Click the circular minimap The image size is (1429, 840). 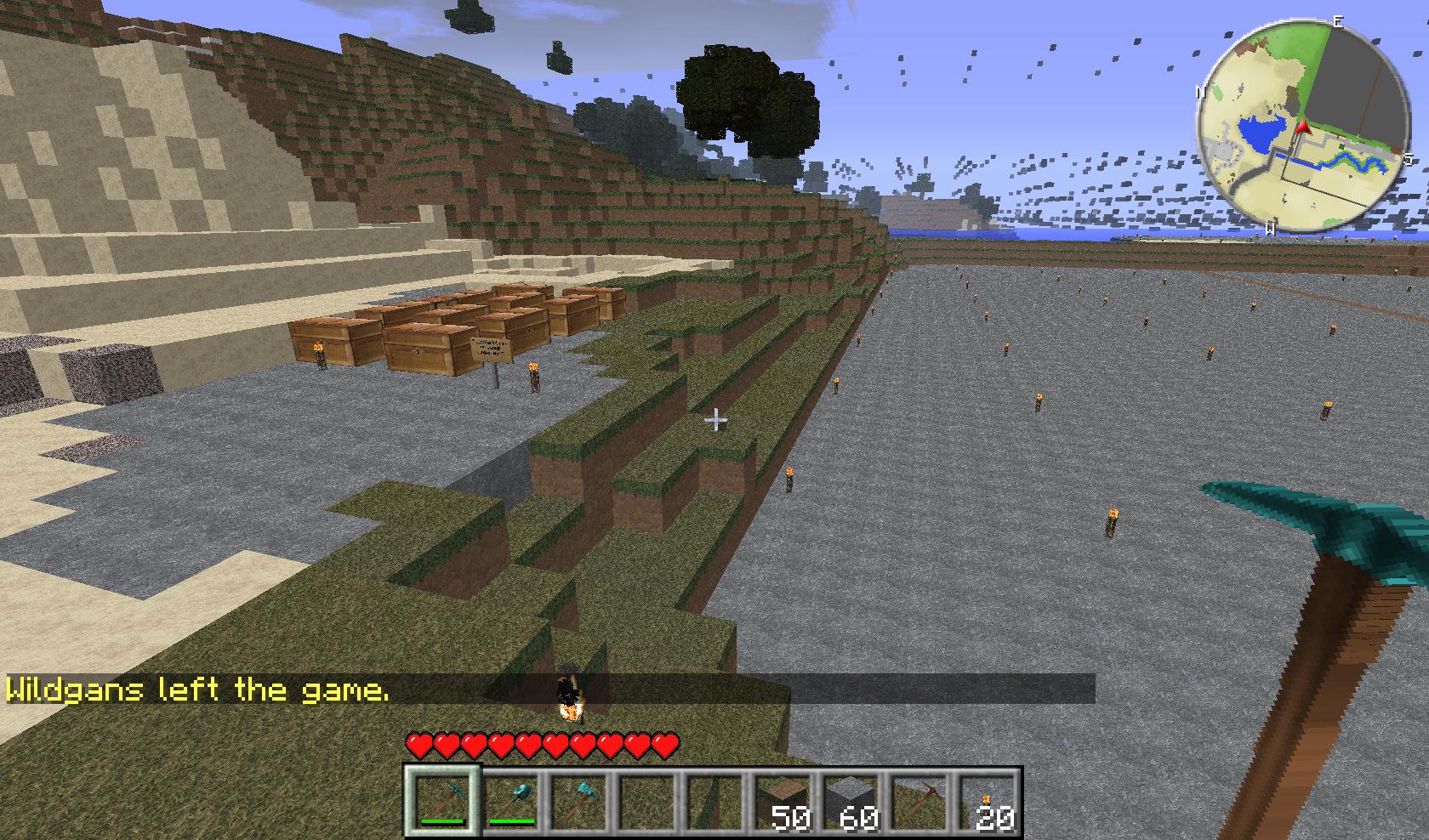tap(1301, 128)
